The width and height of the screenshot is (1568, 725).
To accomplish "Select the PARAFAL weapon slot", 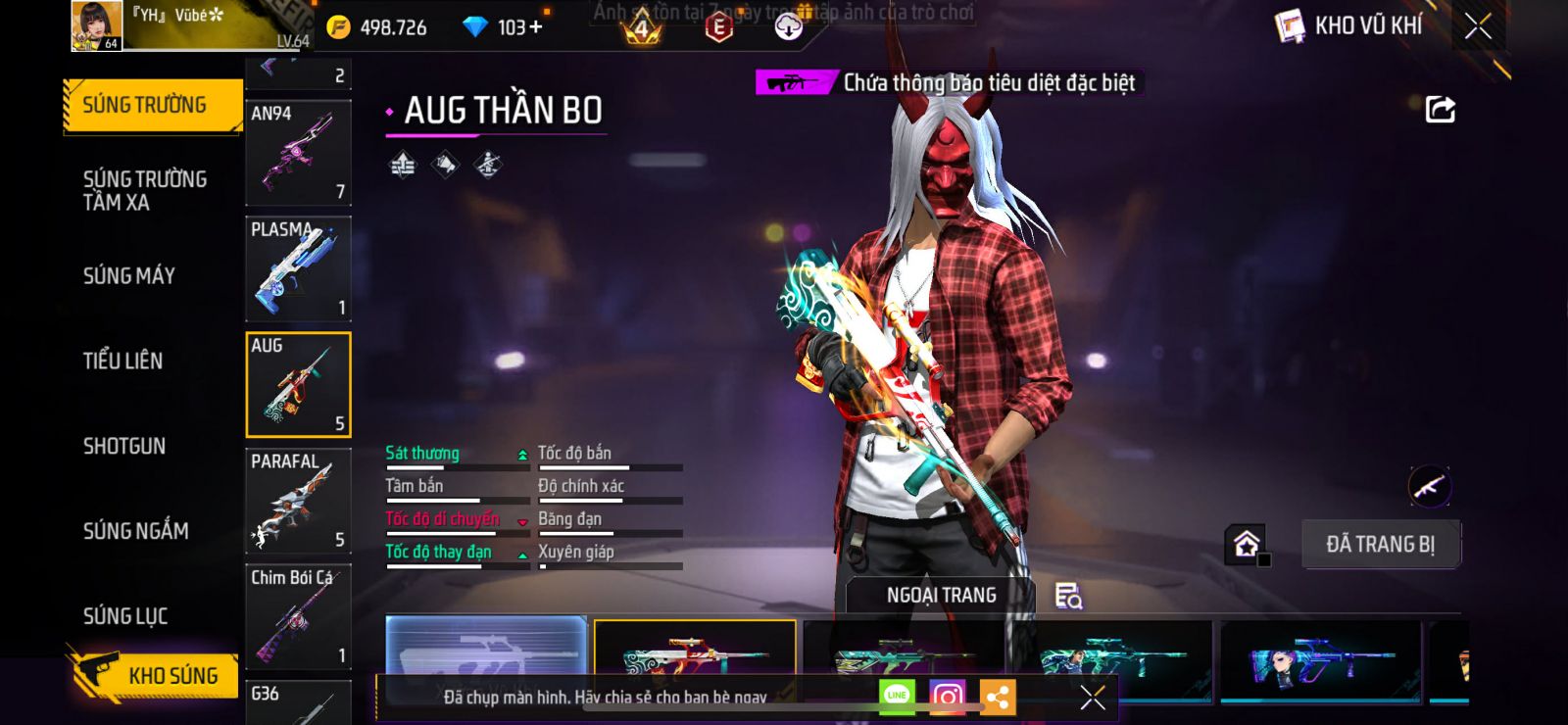I will pos(298,501).
